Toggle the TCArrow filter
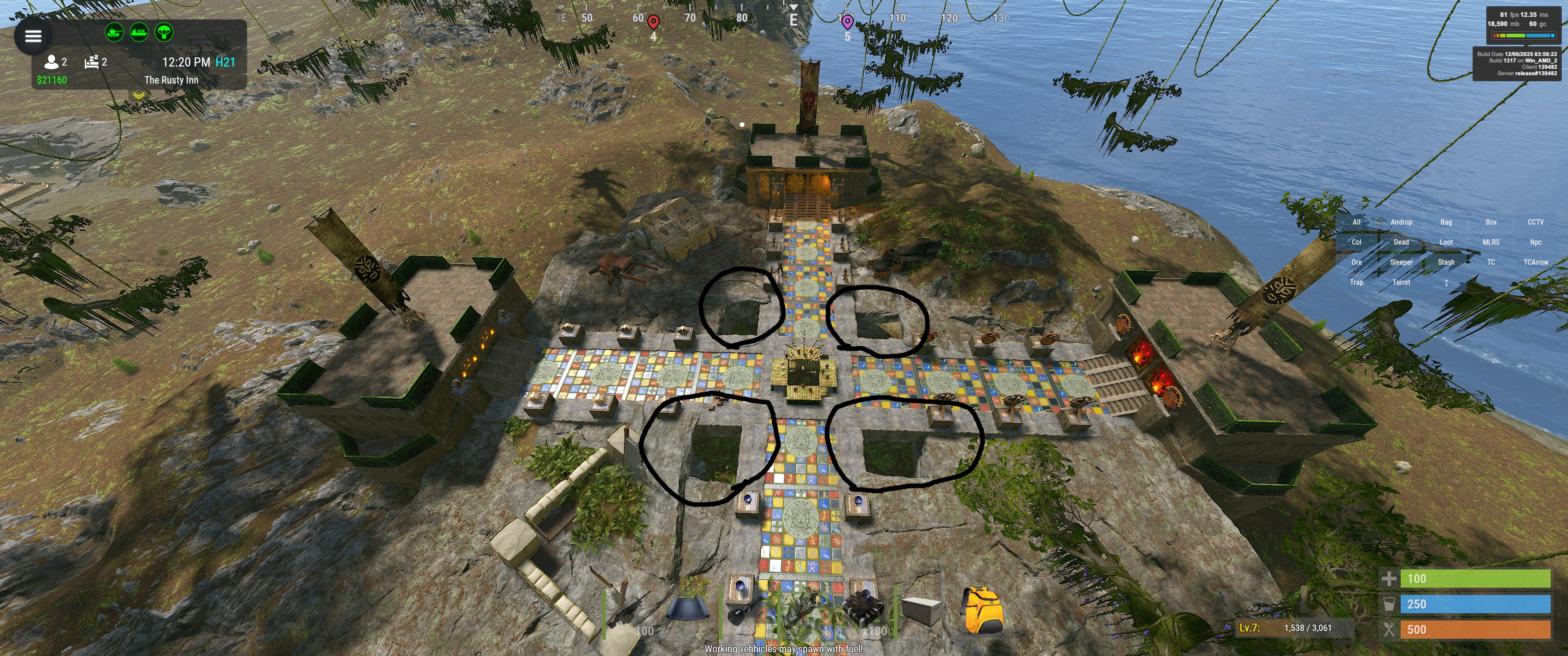Screen dimensions: 1568x656 tap(1535, 262)
